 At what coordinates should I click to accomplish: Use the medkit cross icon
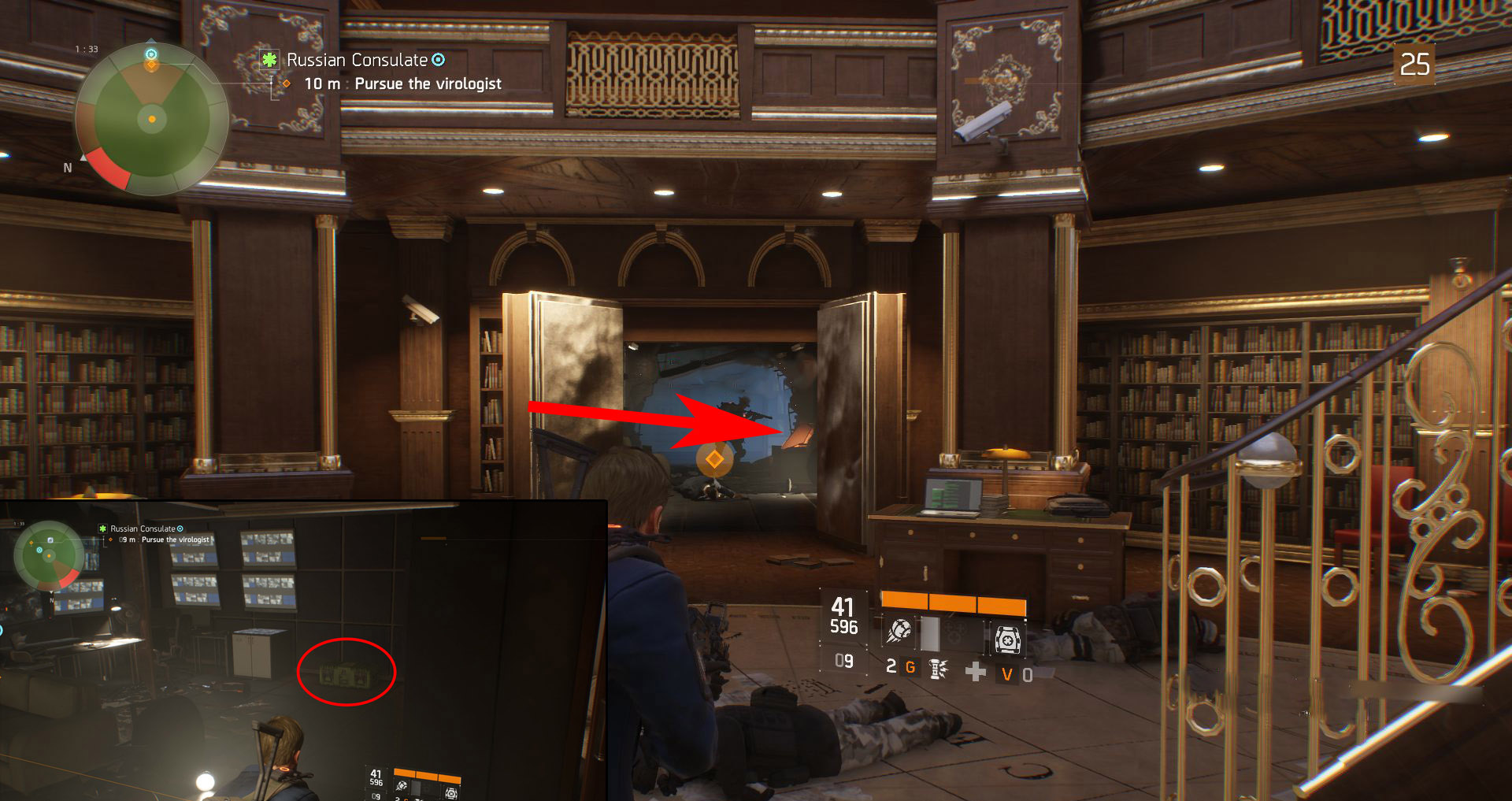pos(975,671)
